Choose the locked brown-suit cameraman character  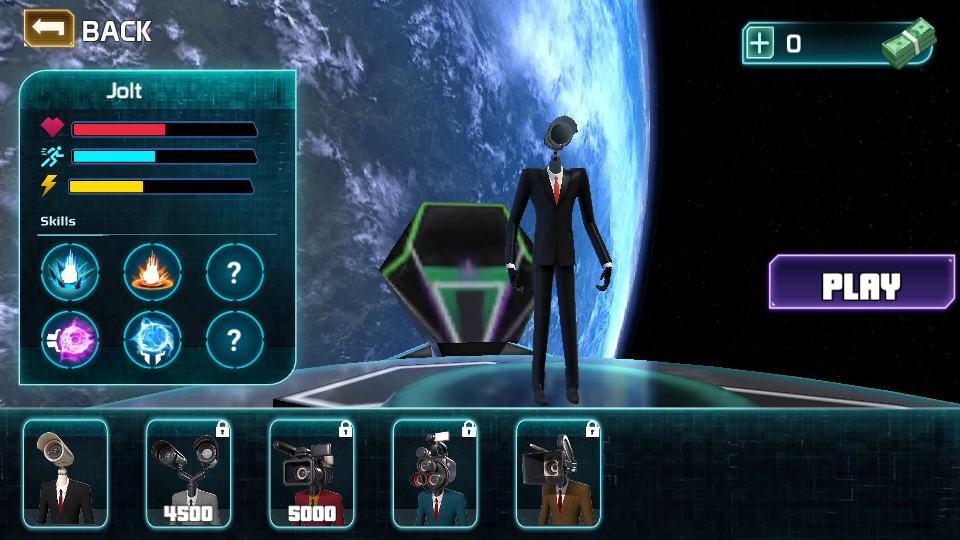557,473
